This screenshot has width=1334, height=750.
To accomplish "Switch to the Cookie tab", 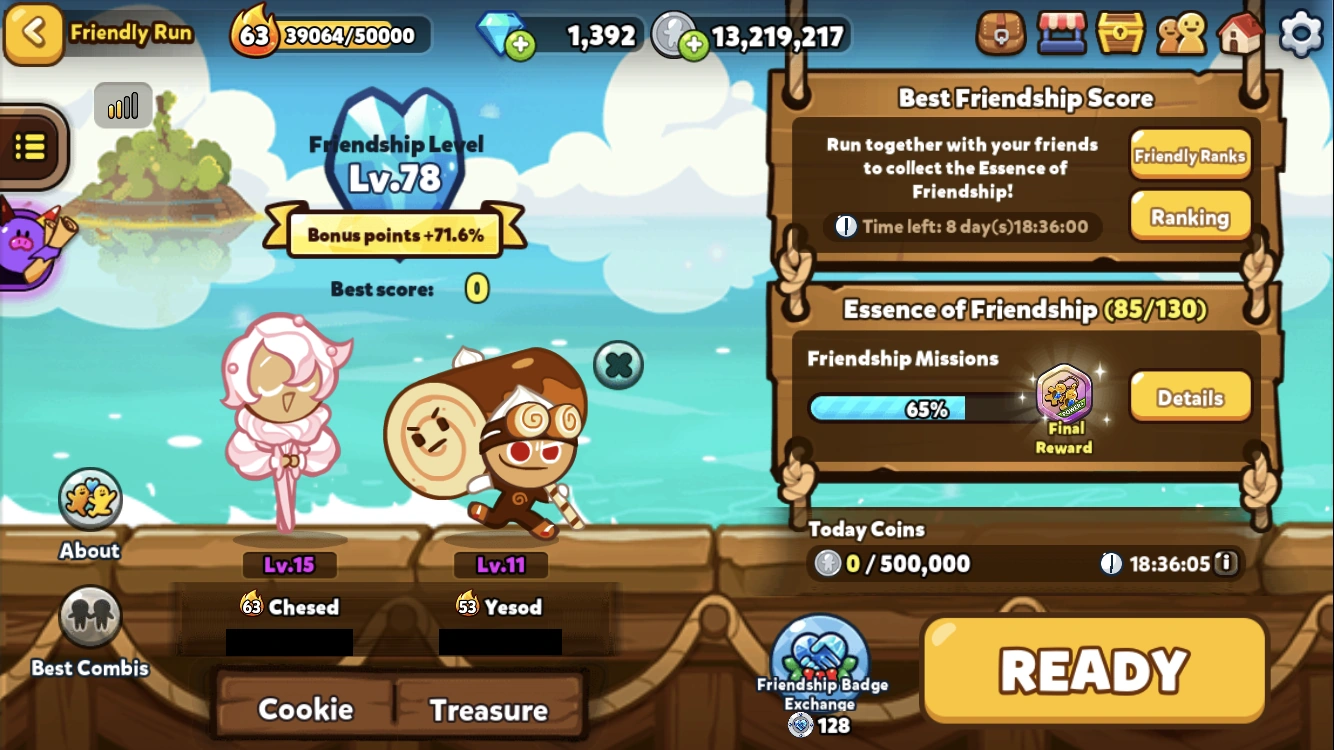I will [x=305, y=709].
